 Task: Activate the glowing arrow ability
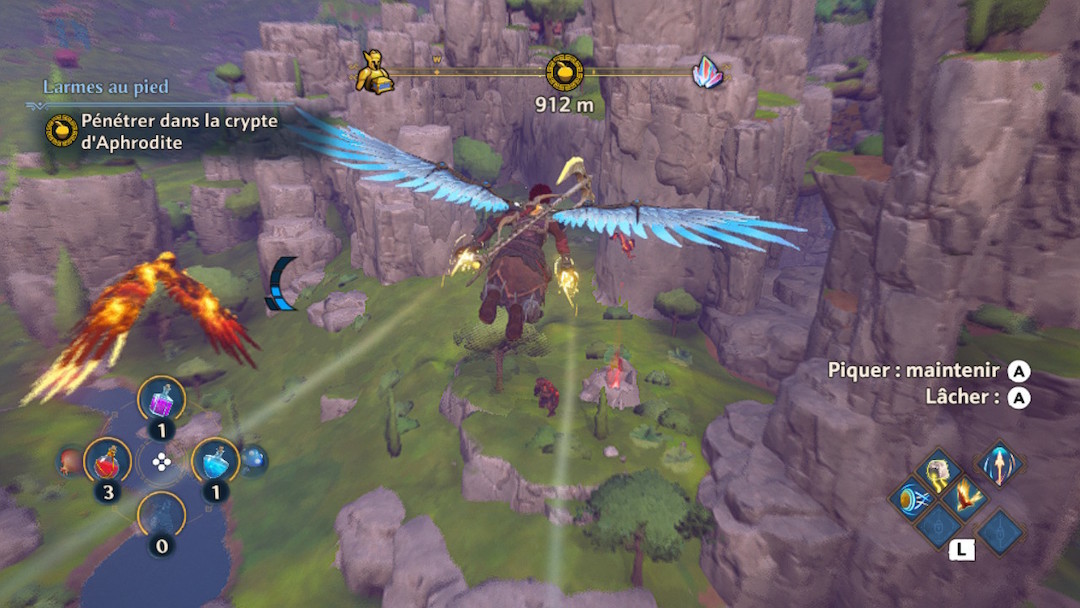(1000, 464)
